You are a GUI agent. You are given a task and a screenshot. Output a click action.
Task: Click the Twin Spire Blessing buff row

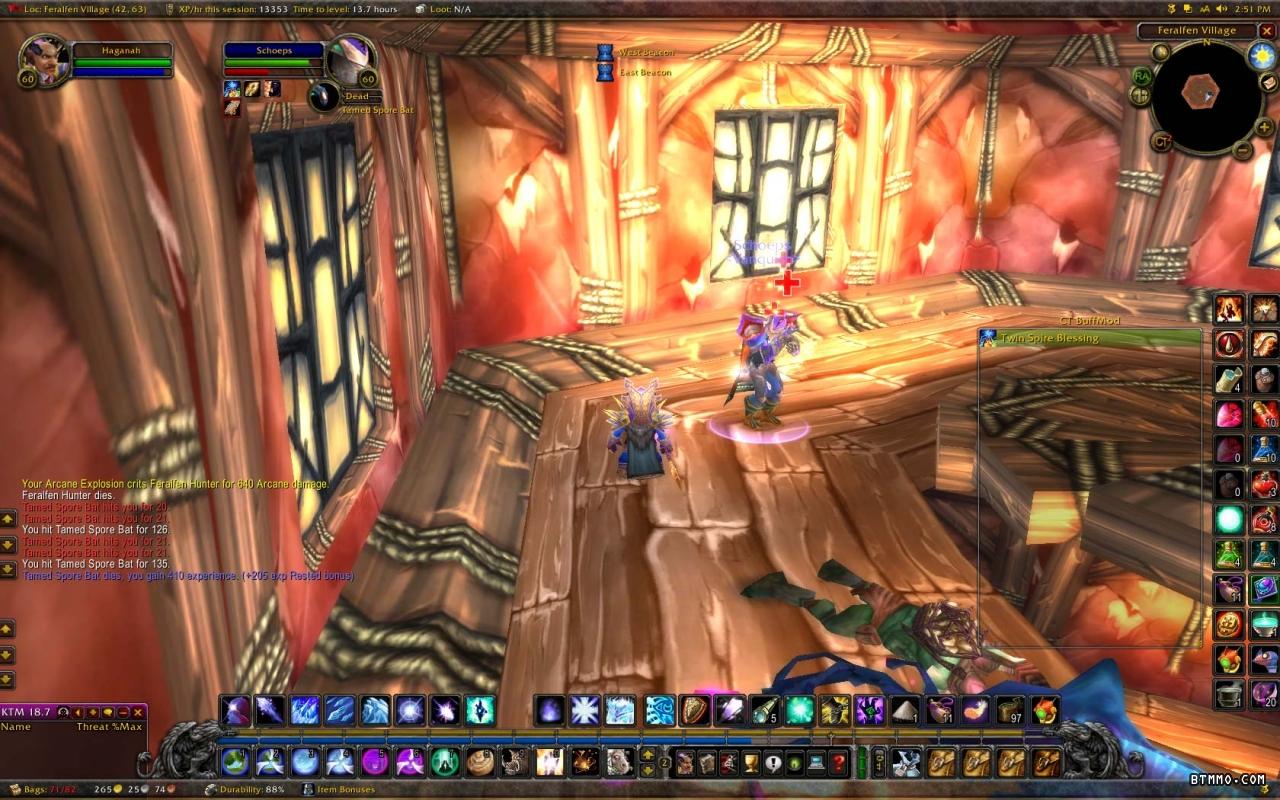click(1090, 338)
